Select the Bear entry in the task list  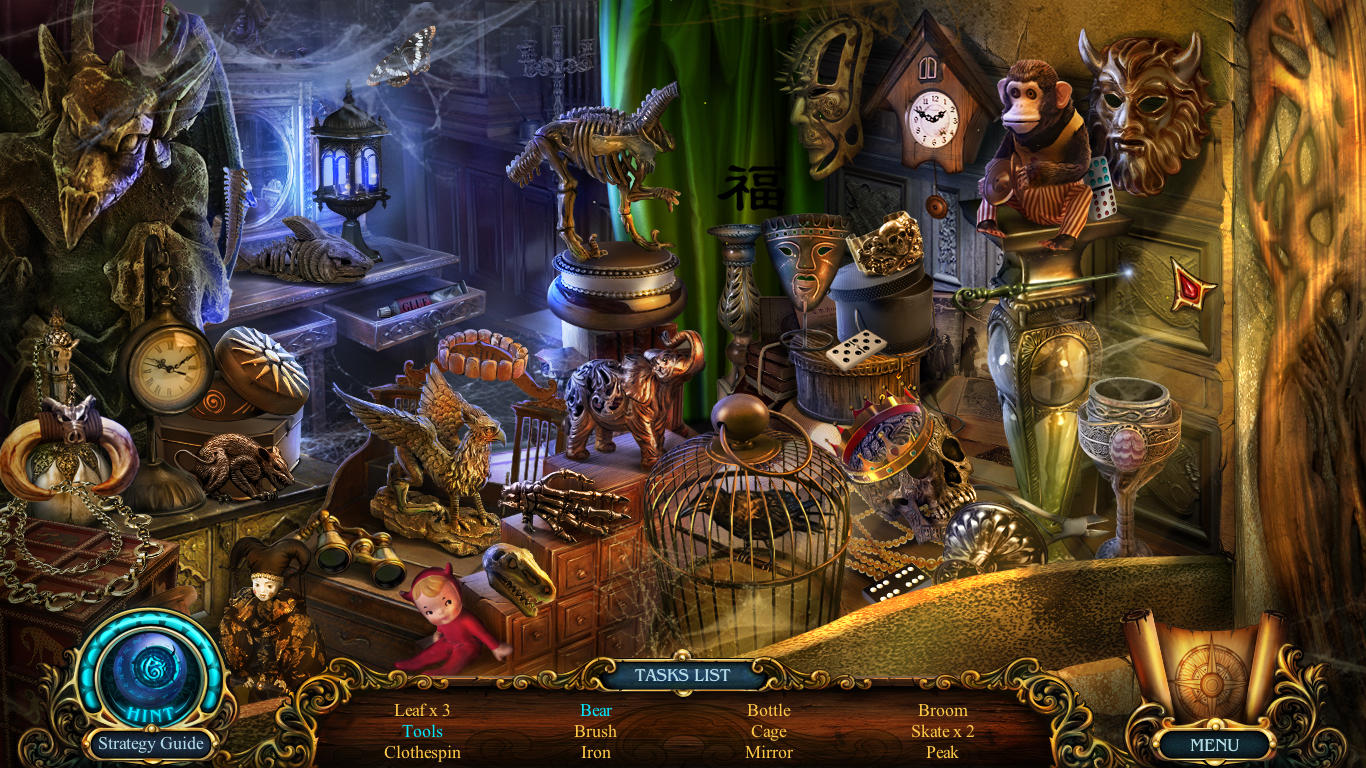[x=596, y=710]
